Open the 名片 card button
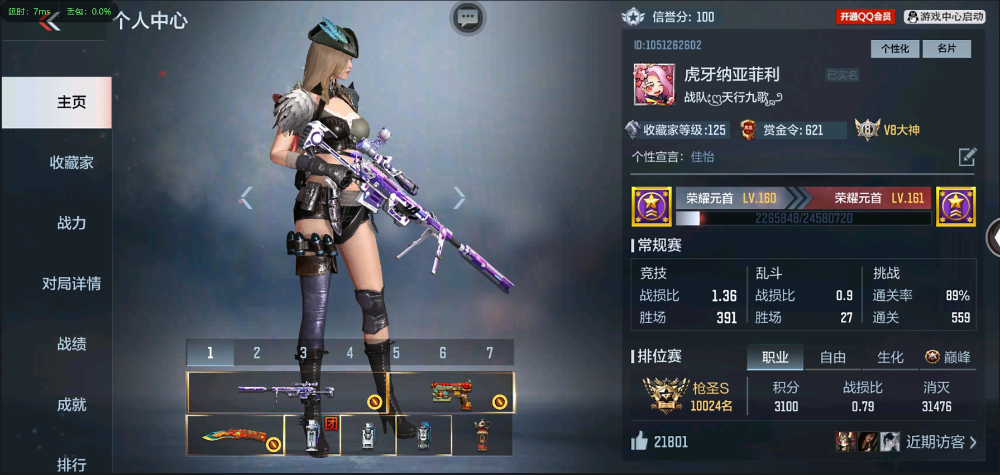Viewport: 1000px width, 475px height. point(946,48)
